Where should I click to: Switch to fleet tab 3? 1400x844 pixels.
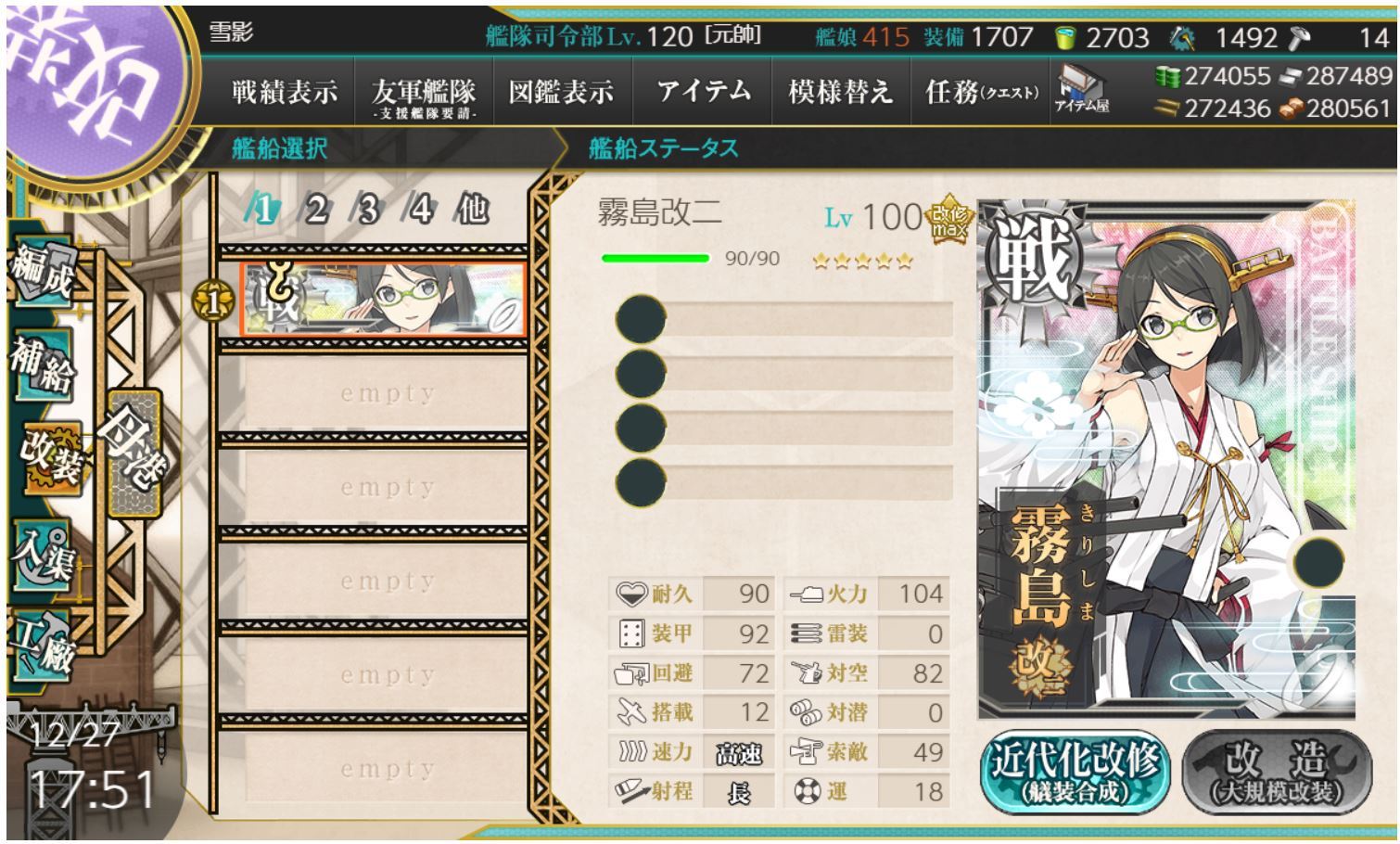coord(368,211)
